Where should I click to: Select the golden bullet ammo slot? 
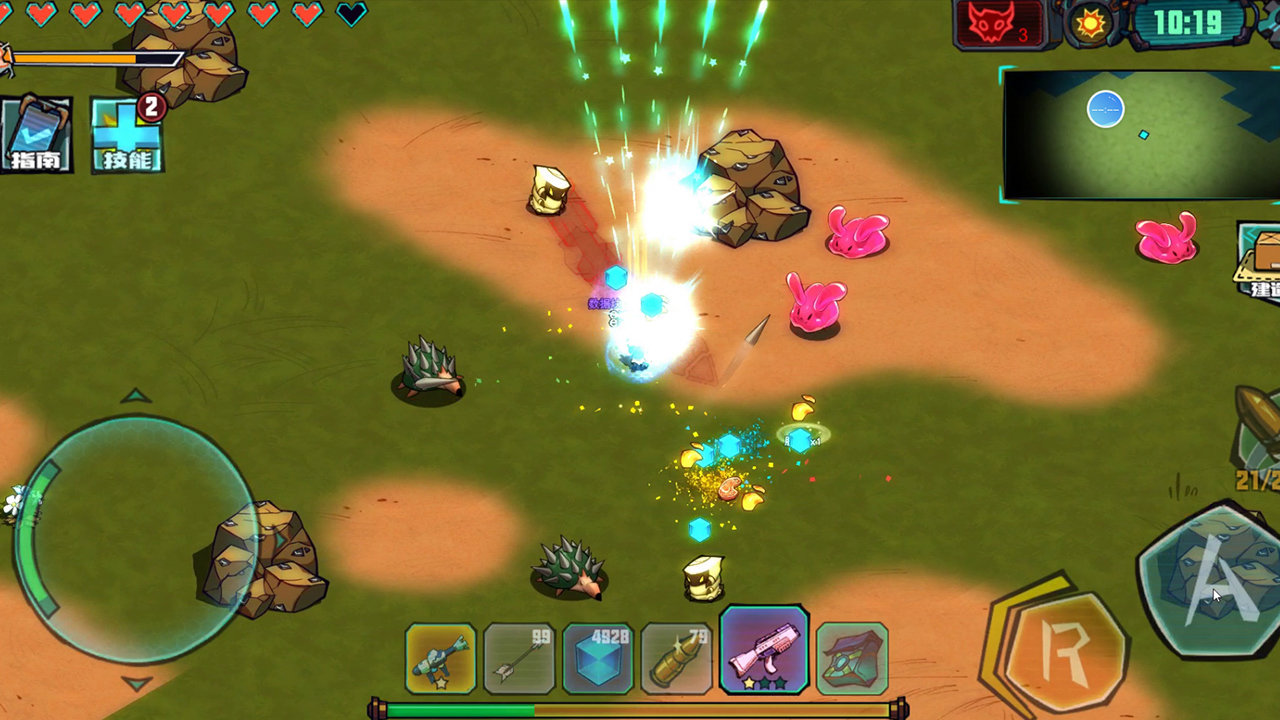(676, 658)
